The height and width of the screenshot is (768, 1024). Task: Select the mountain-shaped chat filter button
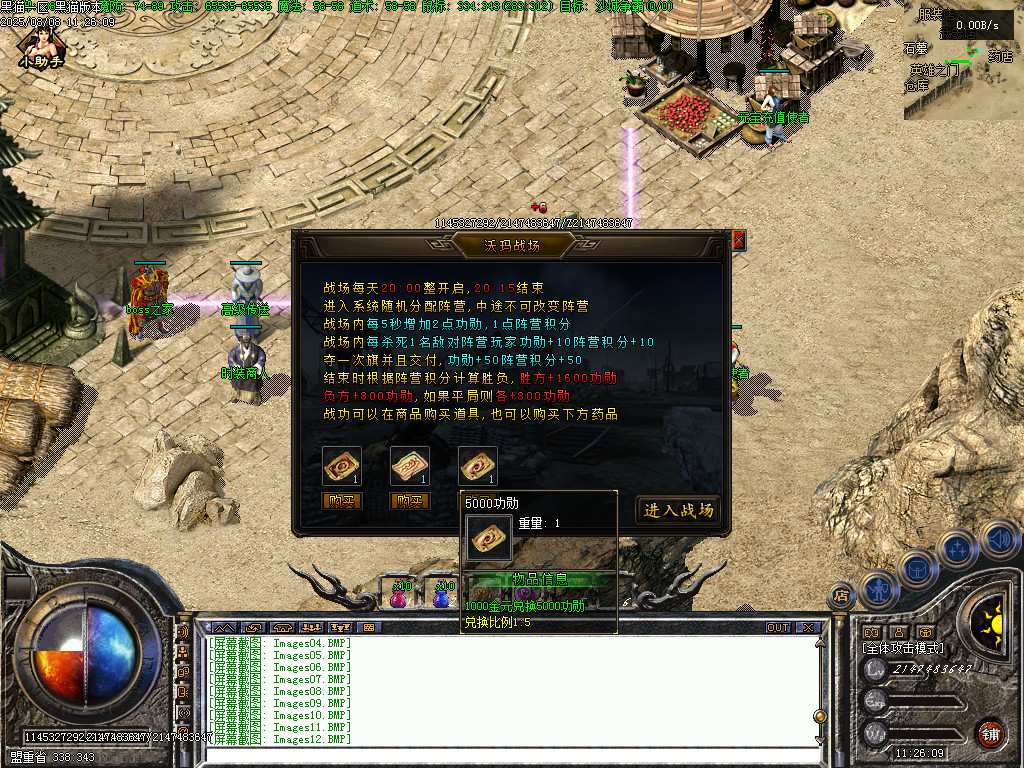tap(223, 628)
